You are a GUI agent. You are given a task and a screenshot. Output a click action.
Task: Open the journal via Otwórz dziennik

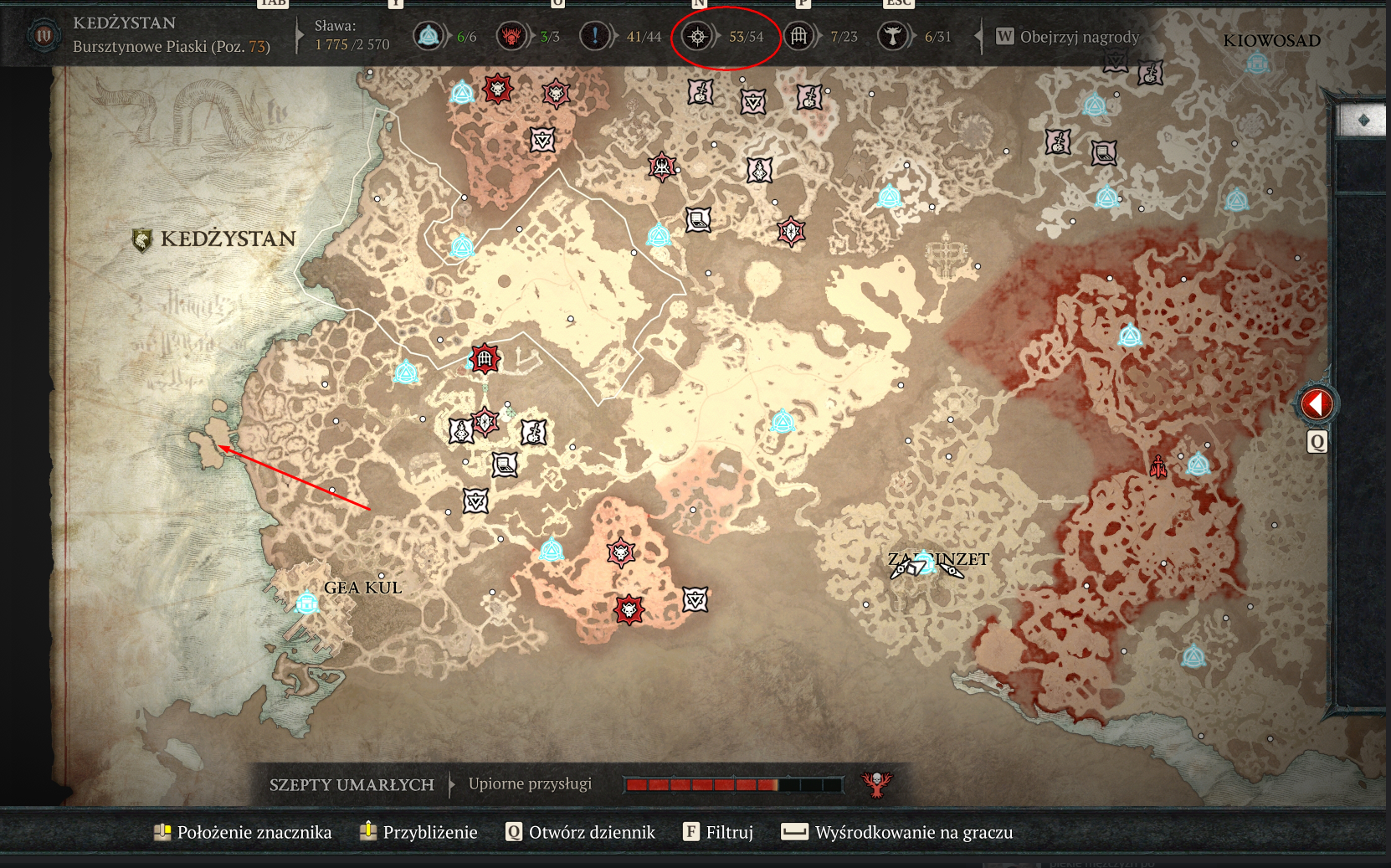(x=581, y=832)
